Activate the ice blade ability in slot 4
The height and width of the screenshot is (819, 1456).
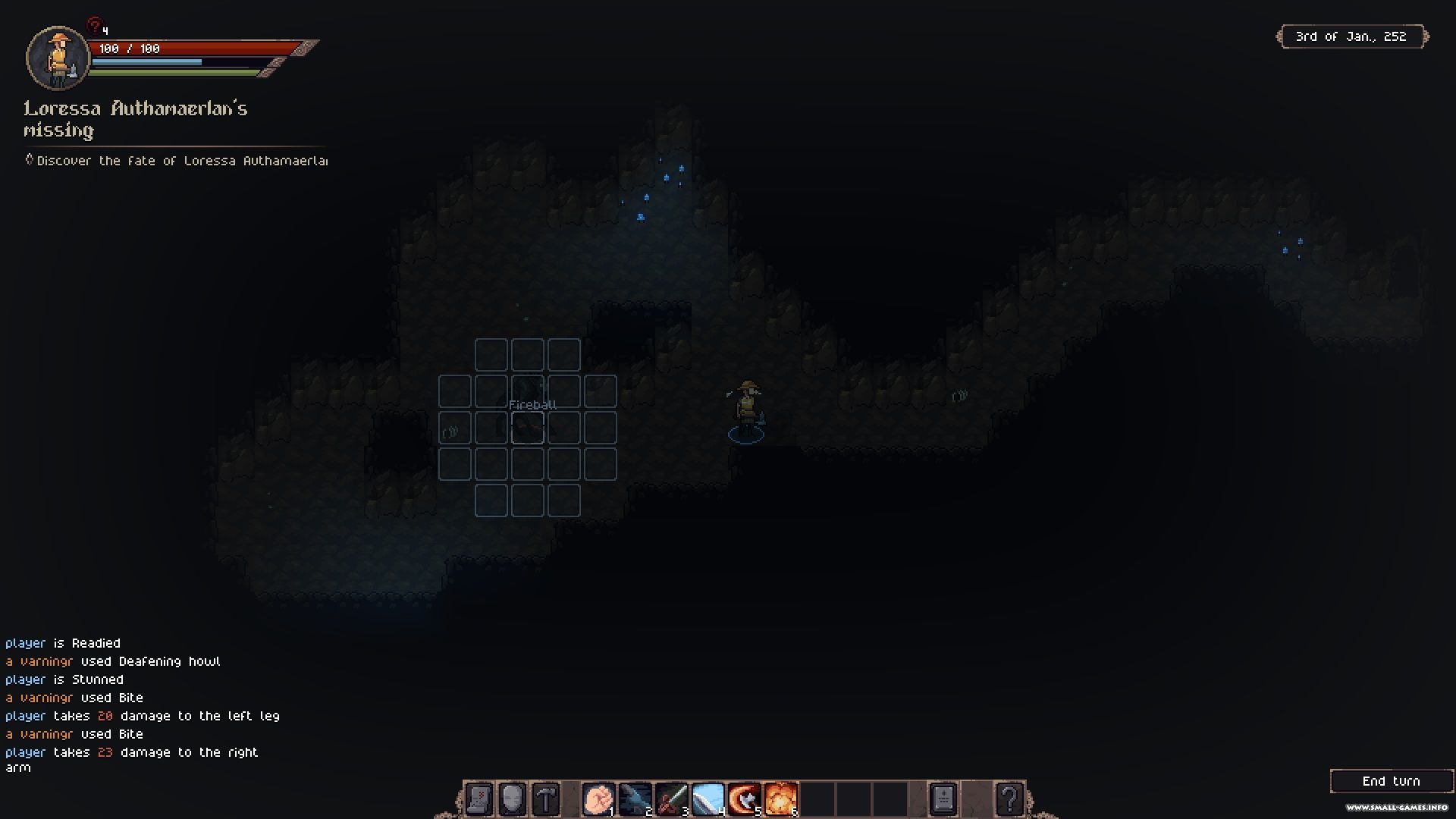(x=708, y=799)
